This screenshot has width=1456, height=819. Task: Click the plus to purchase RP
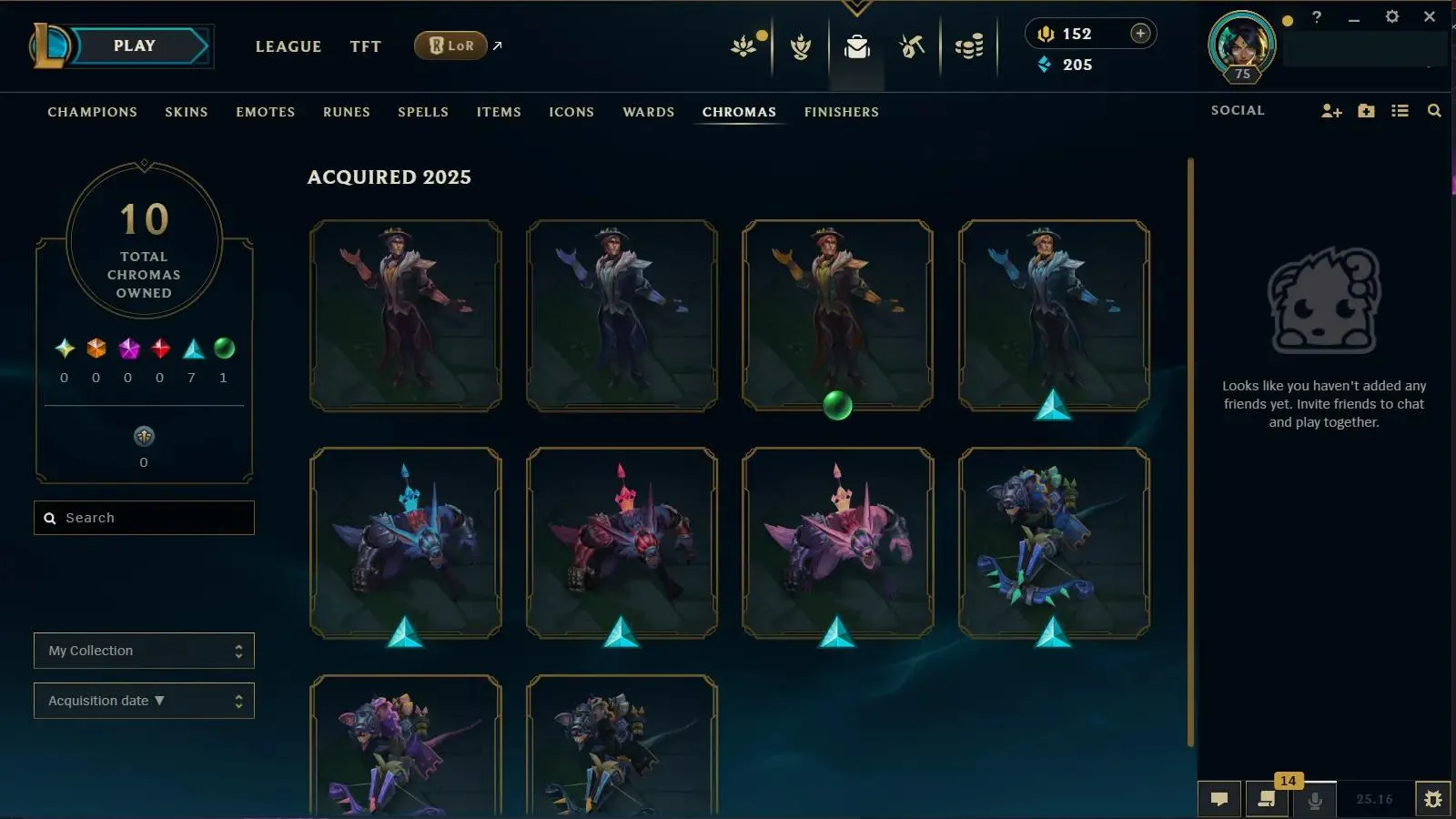(x=1139, y=32)
